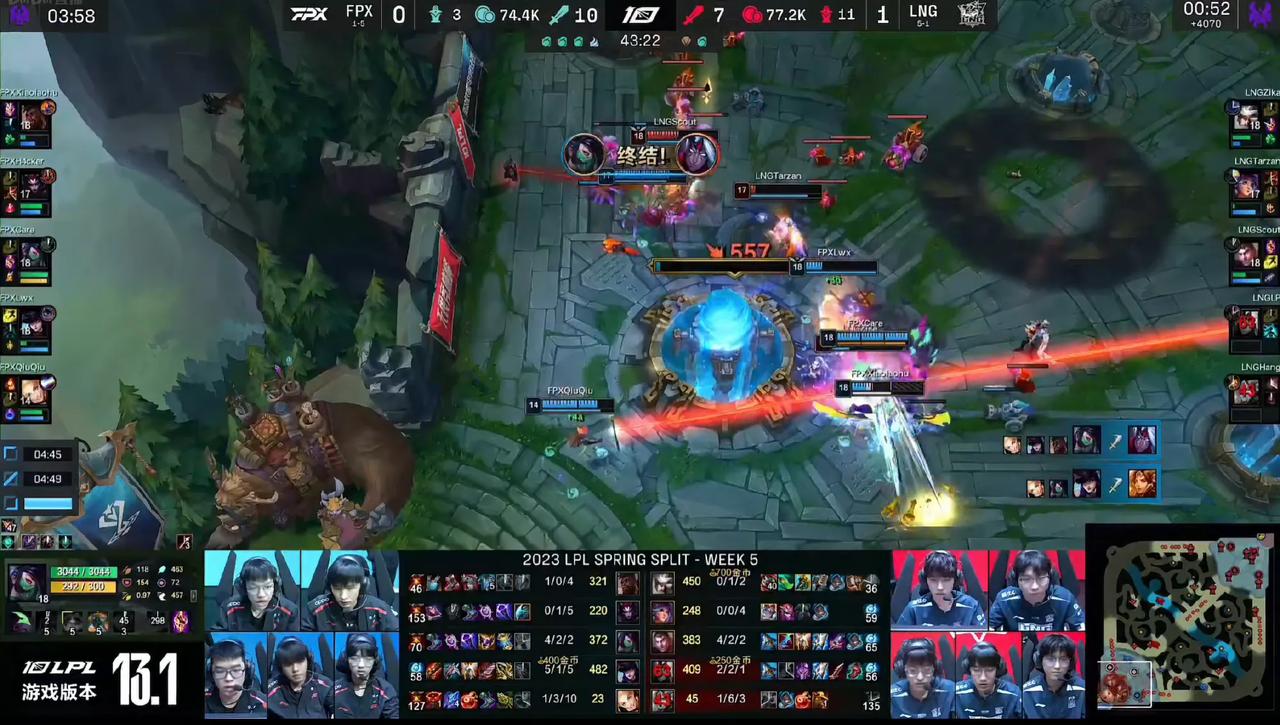
Task: Select LNG Zika's champion portrait
Action: pyautogui.click(x=1247, y=117)
